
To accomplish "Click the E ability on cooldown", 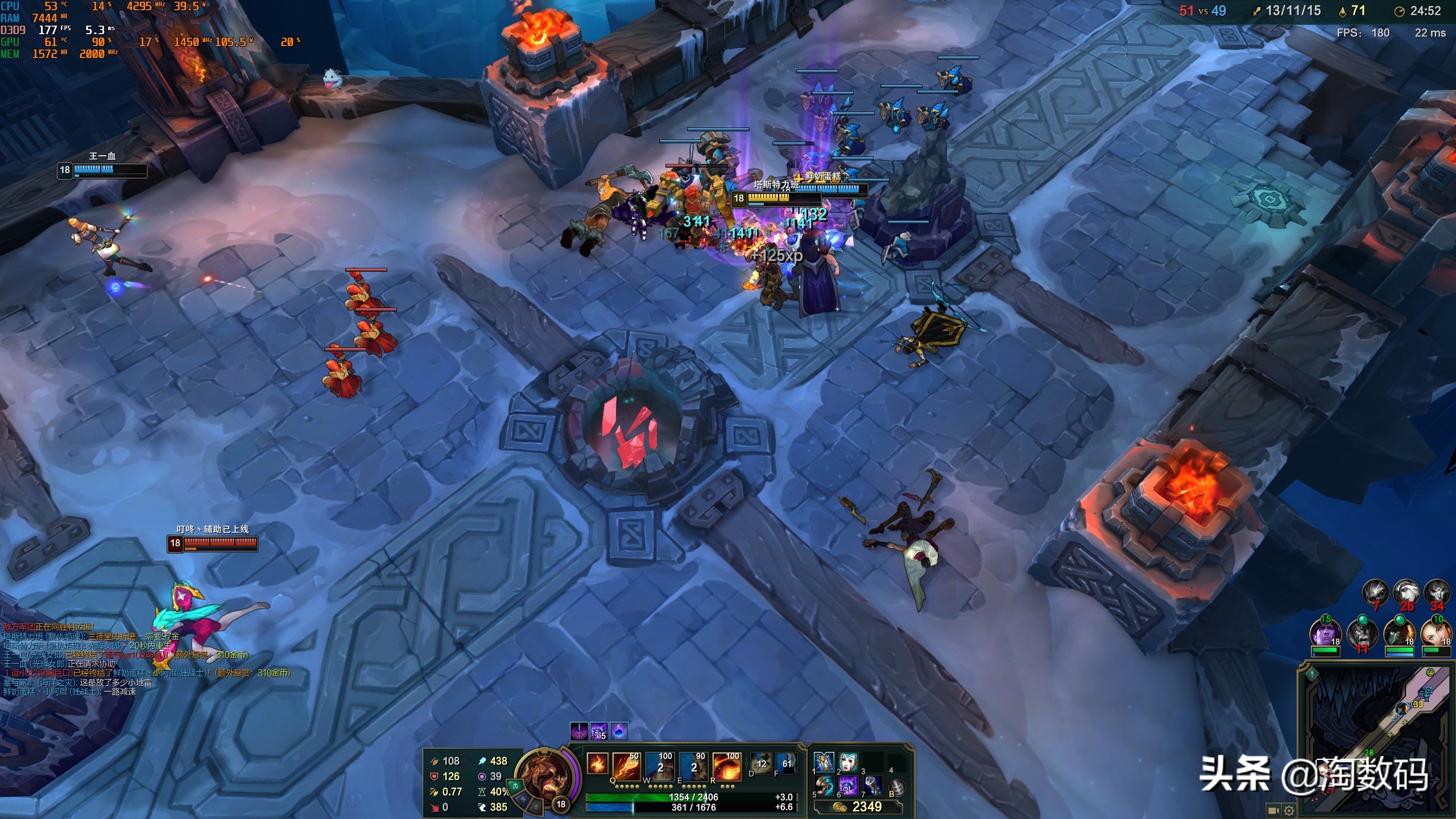I will [x=693, y=766].
